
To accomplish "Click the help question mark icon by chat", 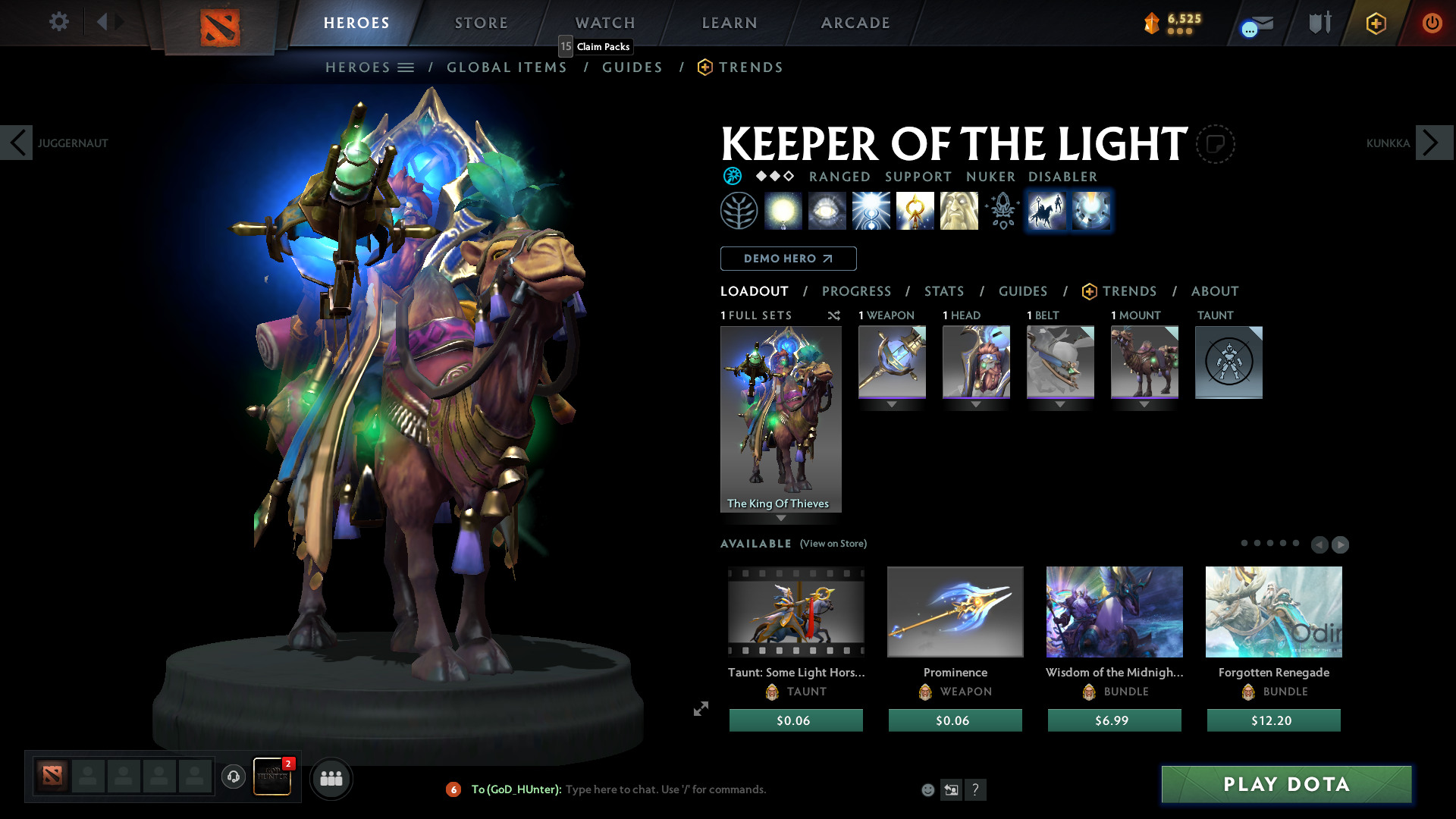I will tap(976, 789).
